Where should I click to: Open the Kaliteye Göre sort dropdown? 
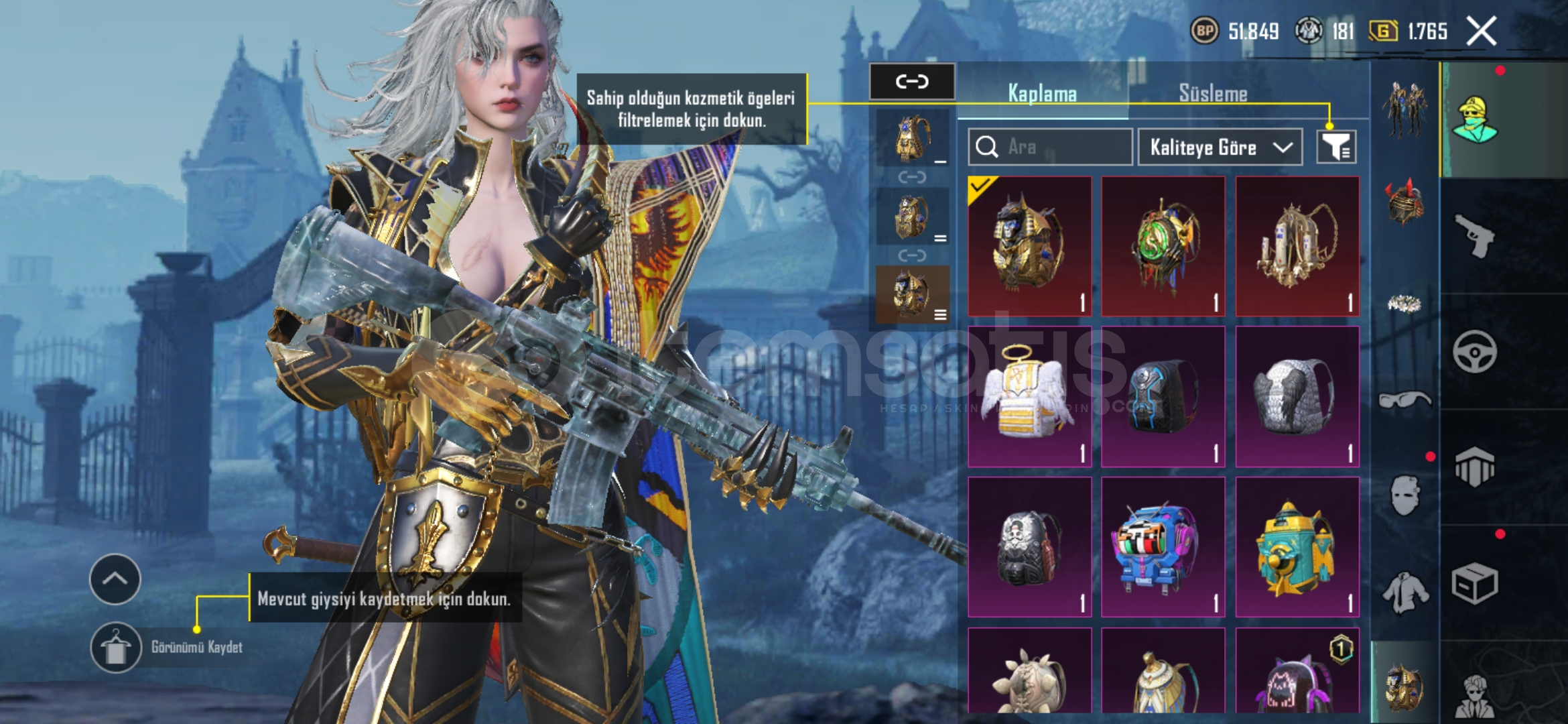(1220, 147)
